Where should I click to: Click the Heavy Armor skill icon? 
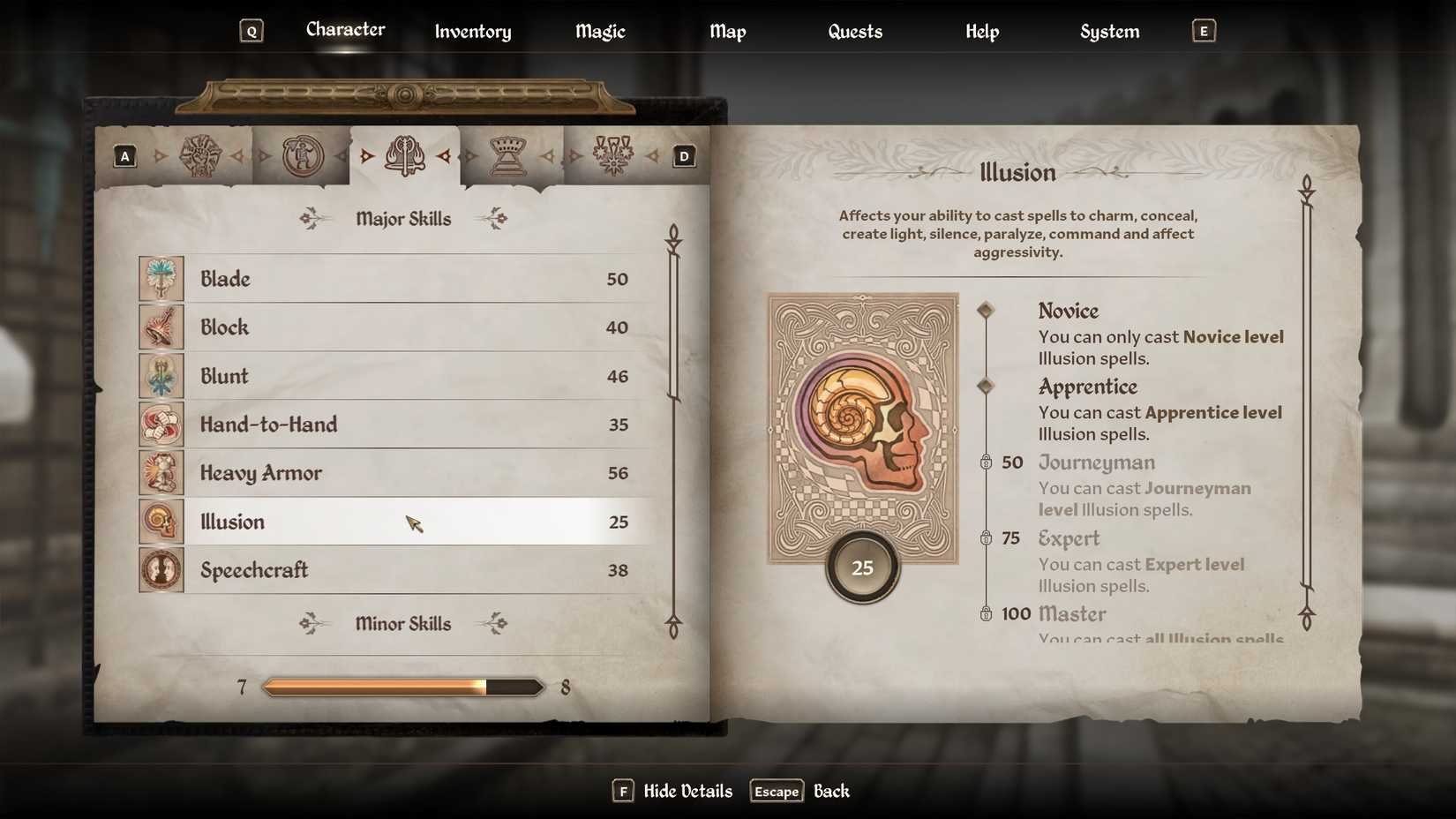tap(161, 473)
